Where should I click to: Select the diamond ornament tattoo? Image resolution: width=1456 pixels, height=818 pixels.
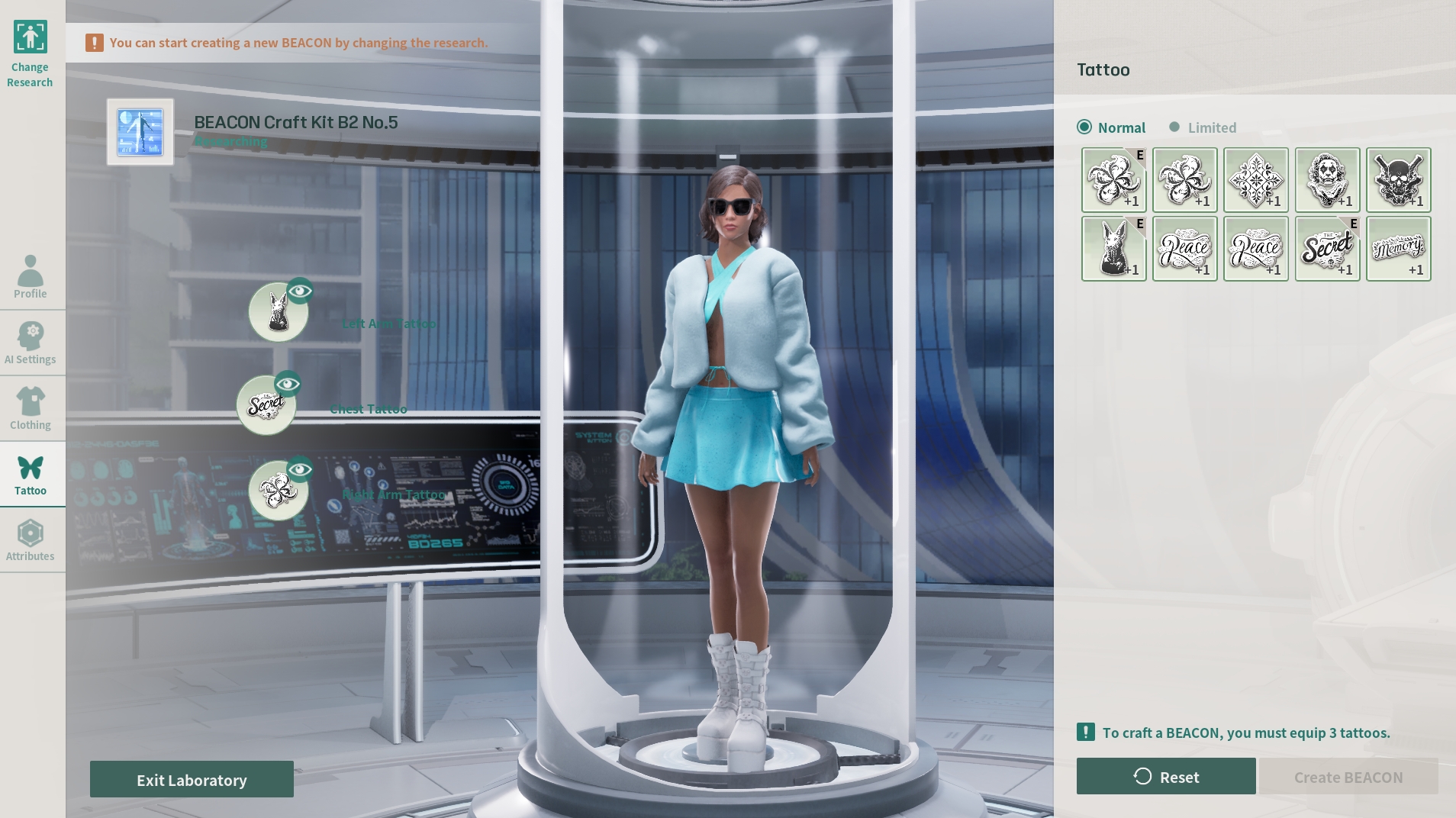pos(1256,180)
